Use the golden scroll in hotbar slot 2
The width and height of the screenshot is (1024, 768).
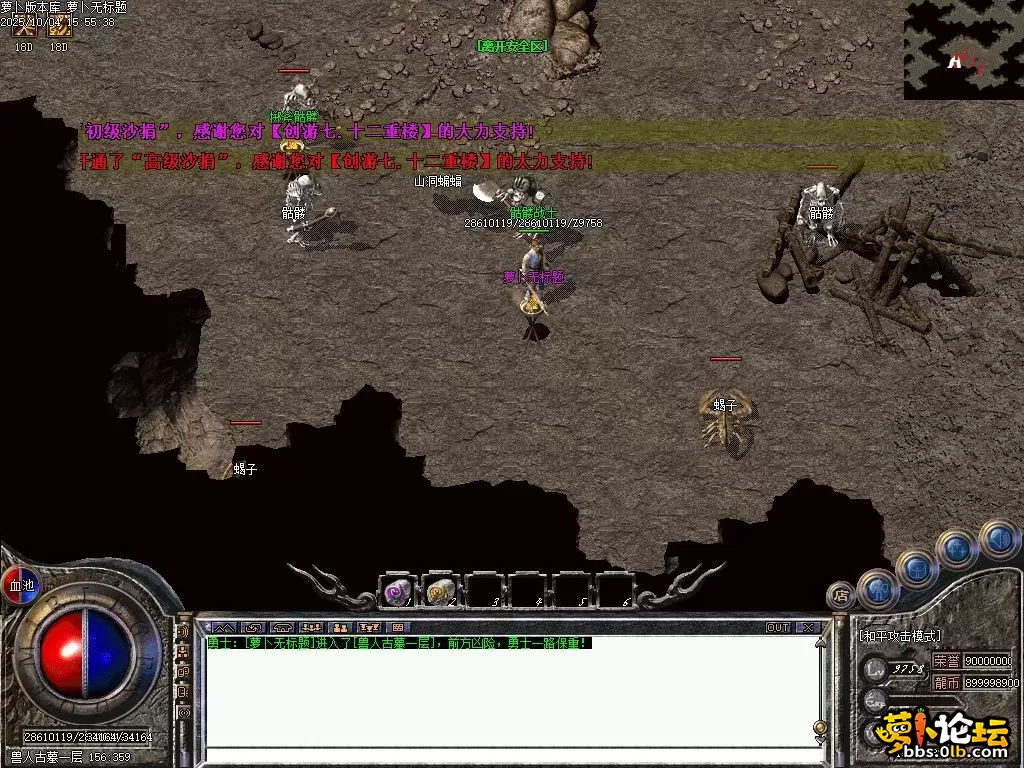click(440, 592)
